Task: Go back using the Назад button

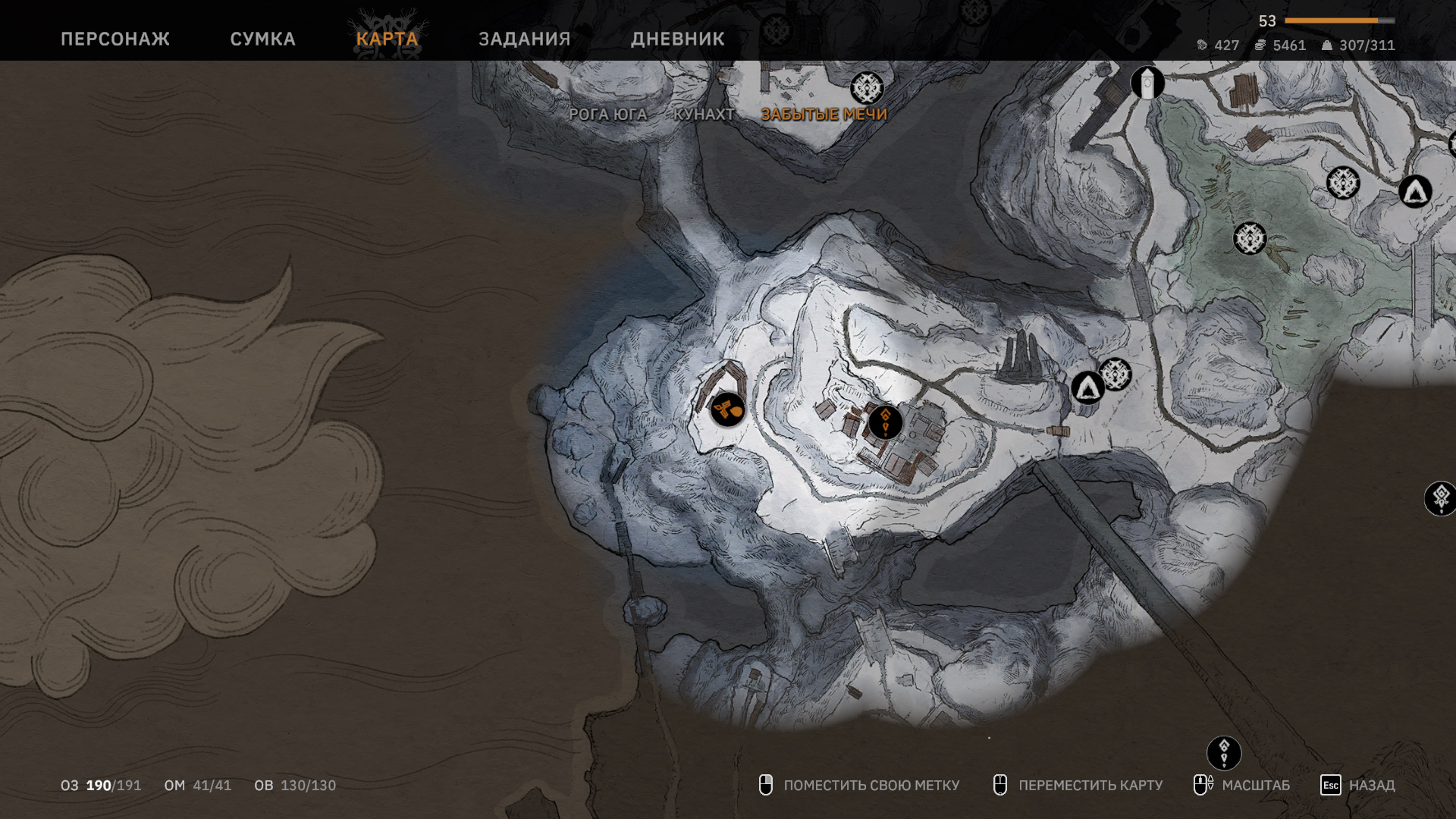Action: (x=1358, y=786)
